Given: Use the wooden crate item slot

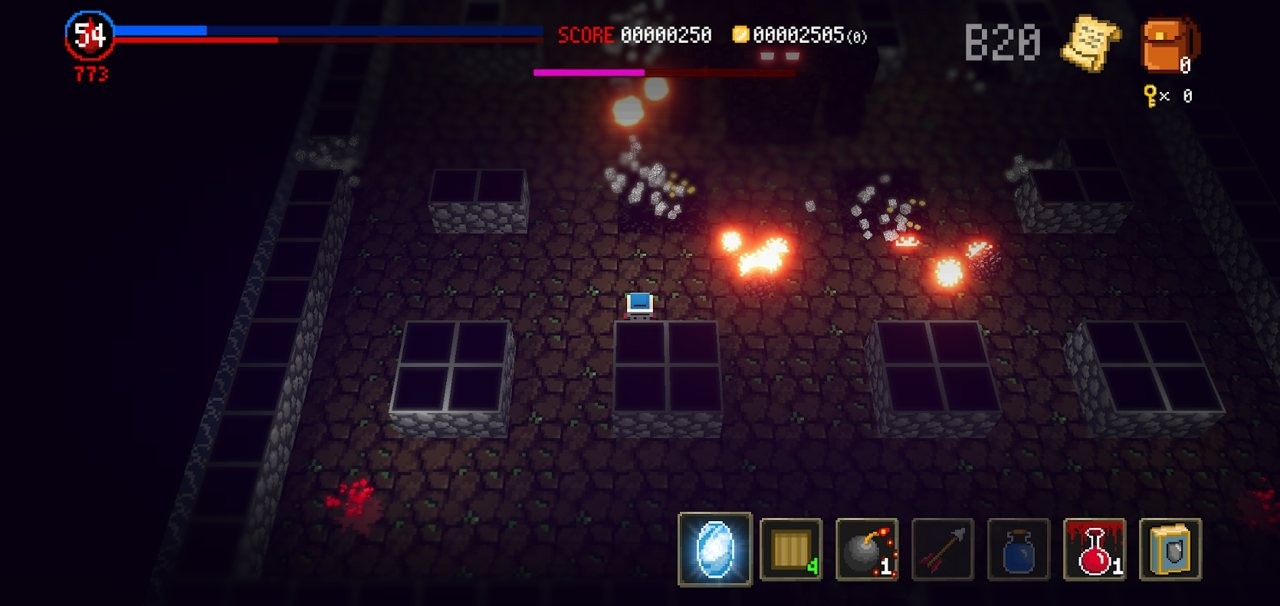Looking at the screenshot, I should click(x=791, y=549).
